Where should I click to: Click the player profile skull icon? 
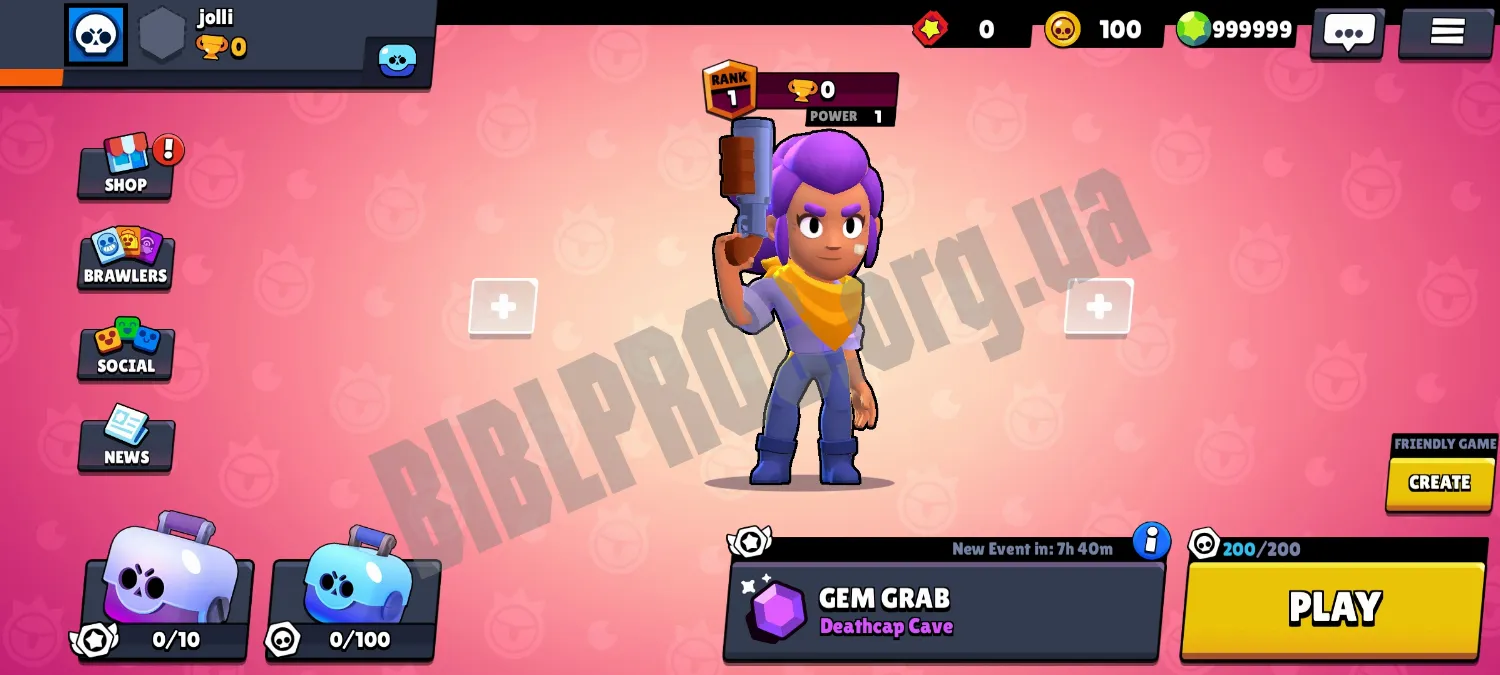[96, 35]
